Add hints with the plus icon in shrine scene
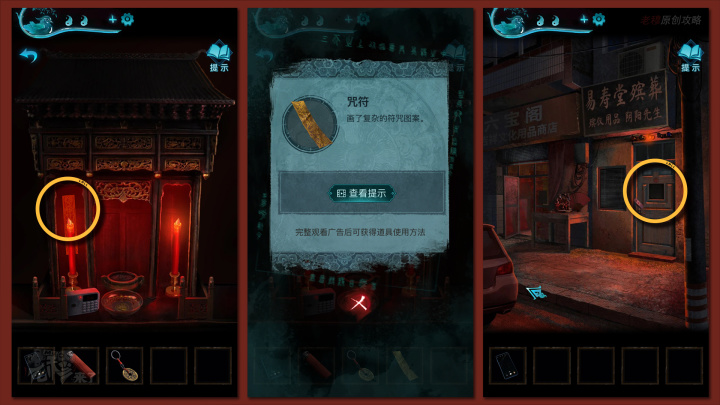This screenshot has width=720, height=405. (x=112, y=19)
